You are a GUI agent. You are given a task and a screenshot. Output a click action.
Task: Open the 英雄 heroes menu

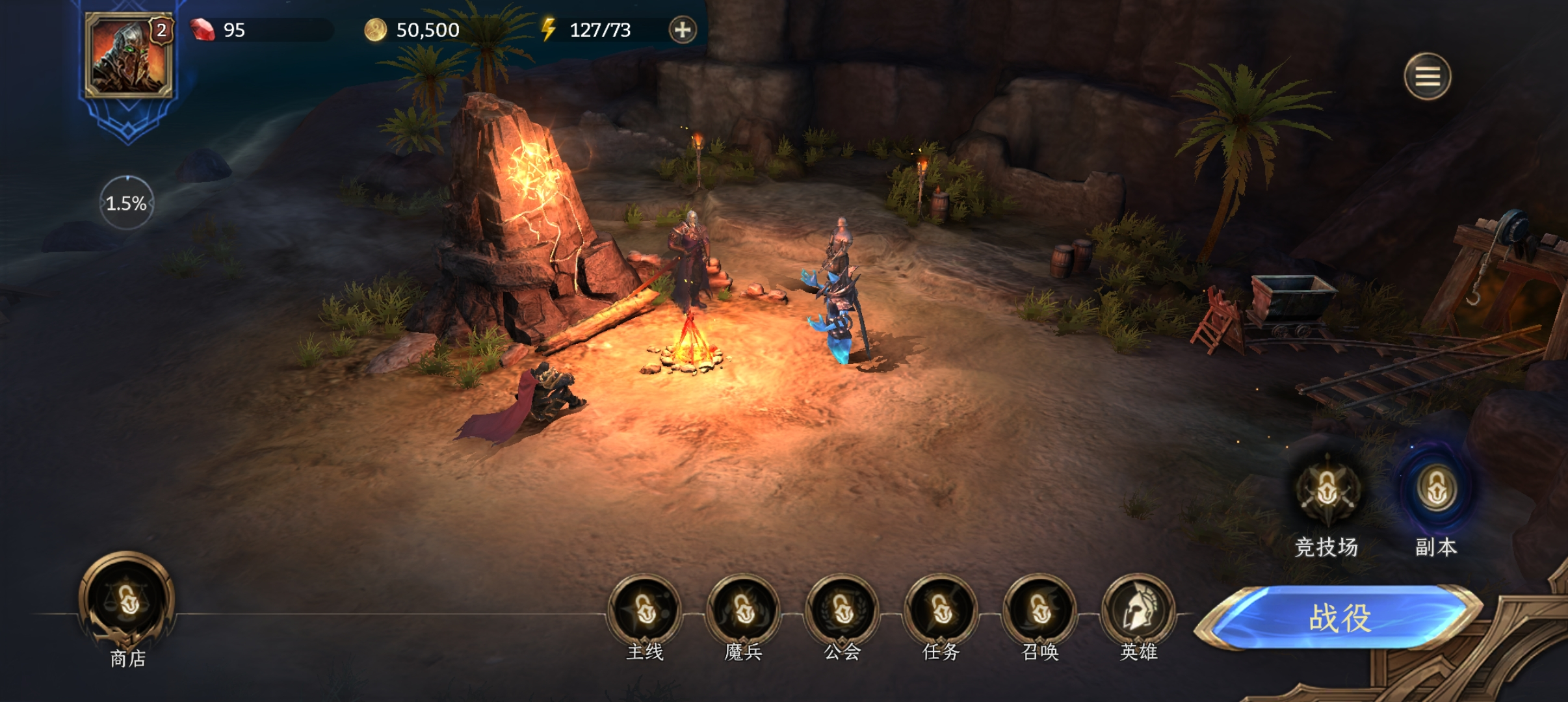(x=1139, y=611)
